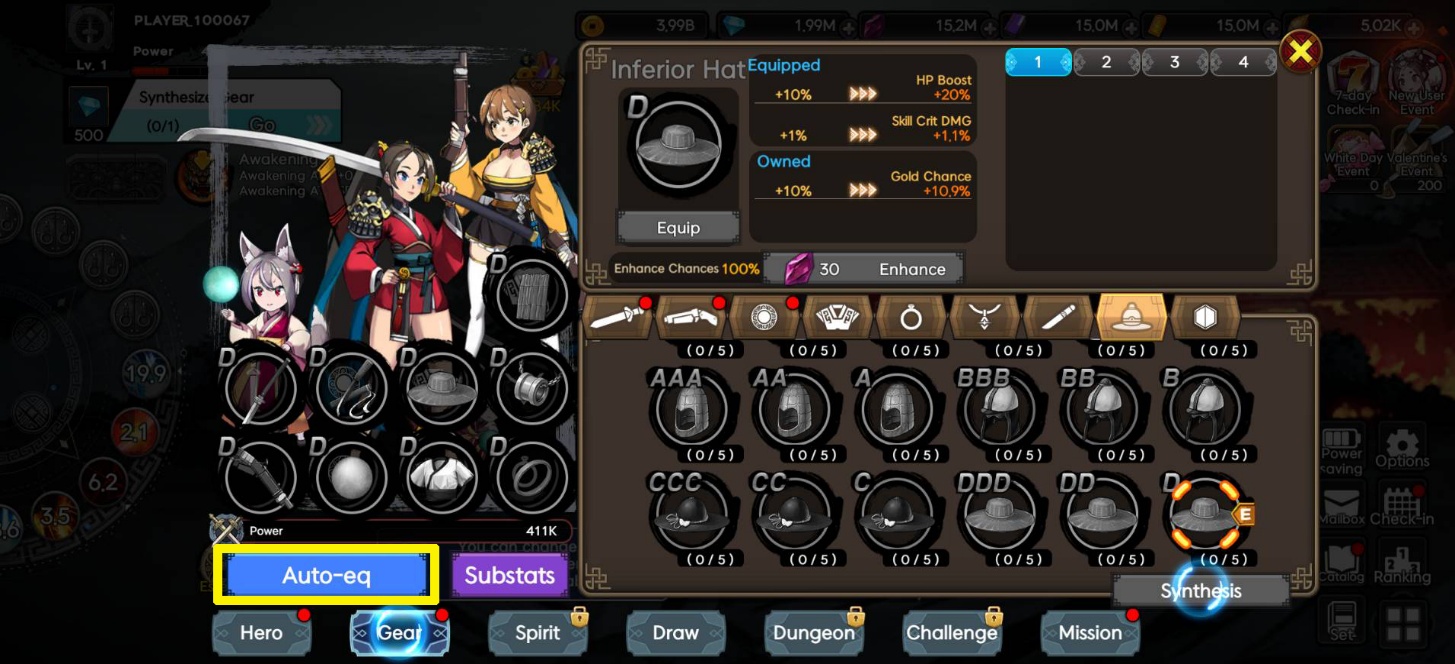Select the Challenge menu
The width and height of the screenshot is (1455, 664).
pos(951,633)
